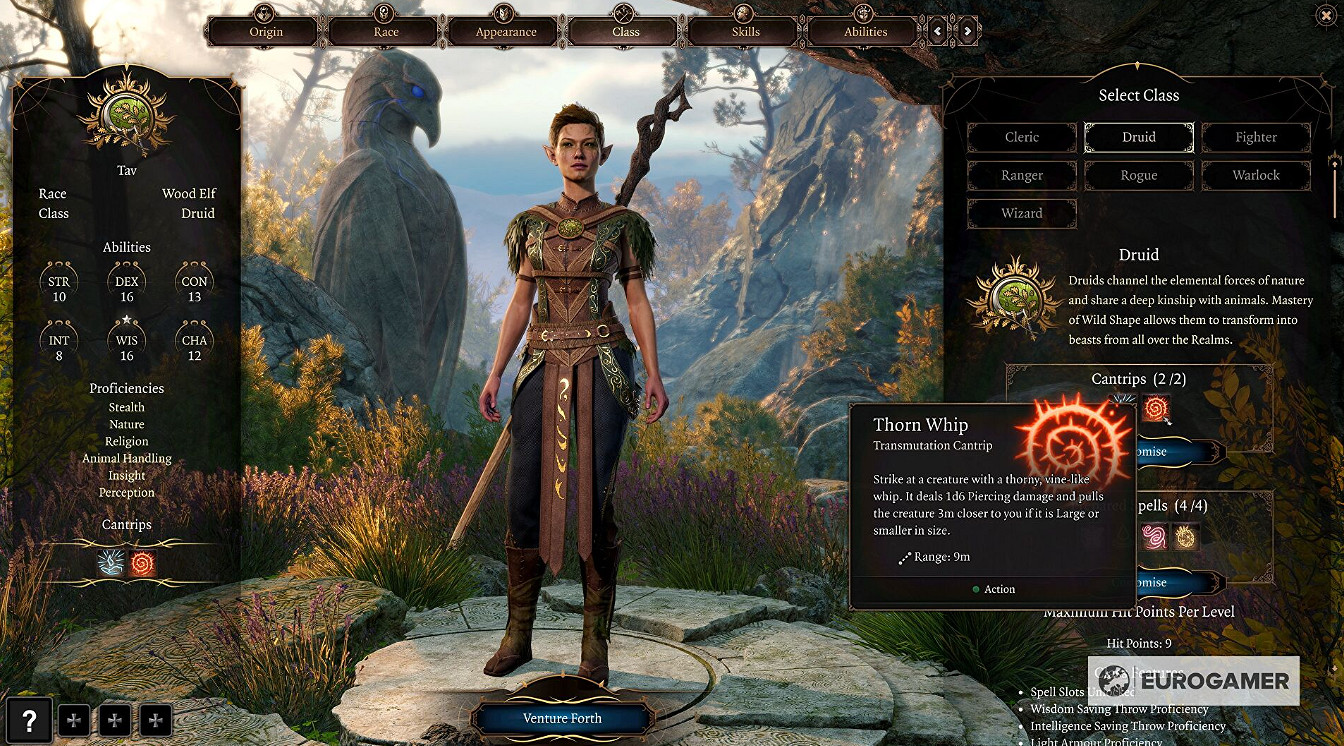Select the Thorn Whip cantrip in class panel
The width and height of the screenshot is (1344, 746).
[1156, 407]
